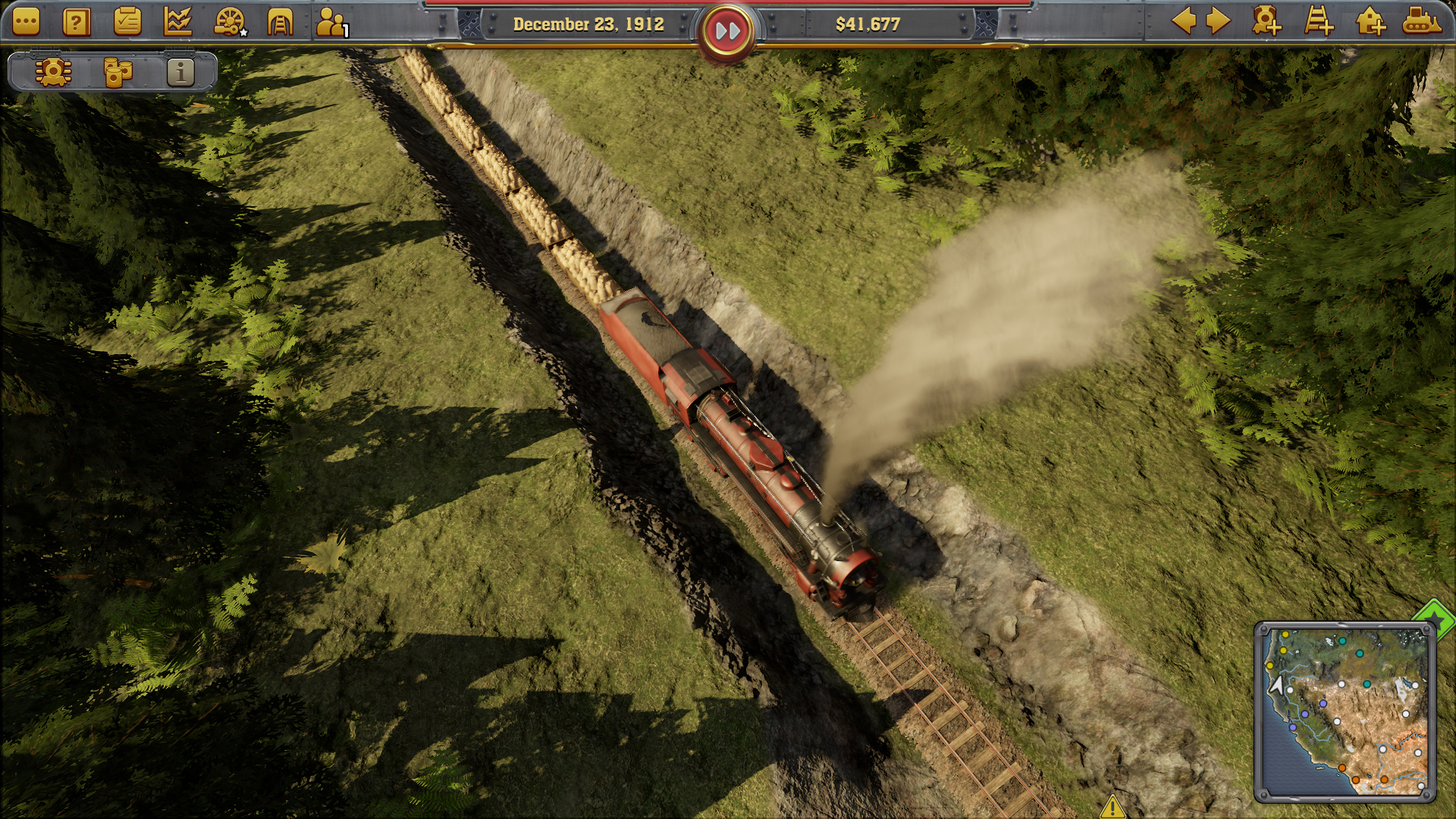This screenshot has height=819, width=1456.
Task: Buy a new train with locomotive-plus icon
Action: point(1266,21)
